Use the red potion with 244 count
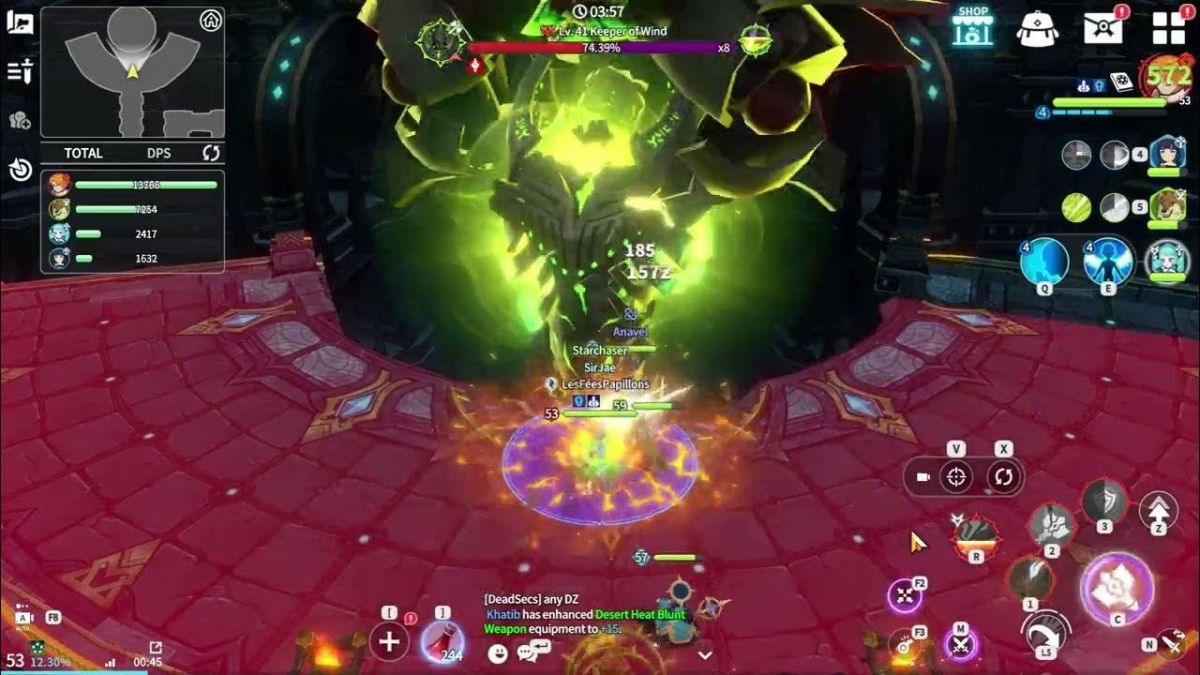This screenshot has height=675, width=1200. coord(441,641)
